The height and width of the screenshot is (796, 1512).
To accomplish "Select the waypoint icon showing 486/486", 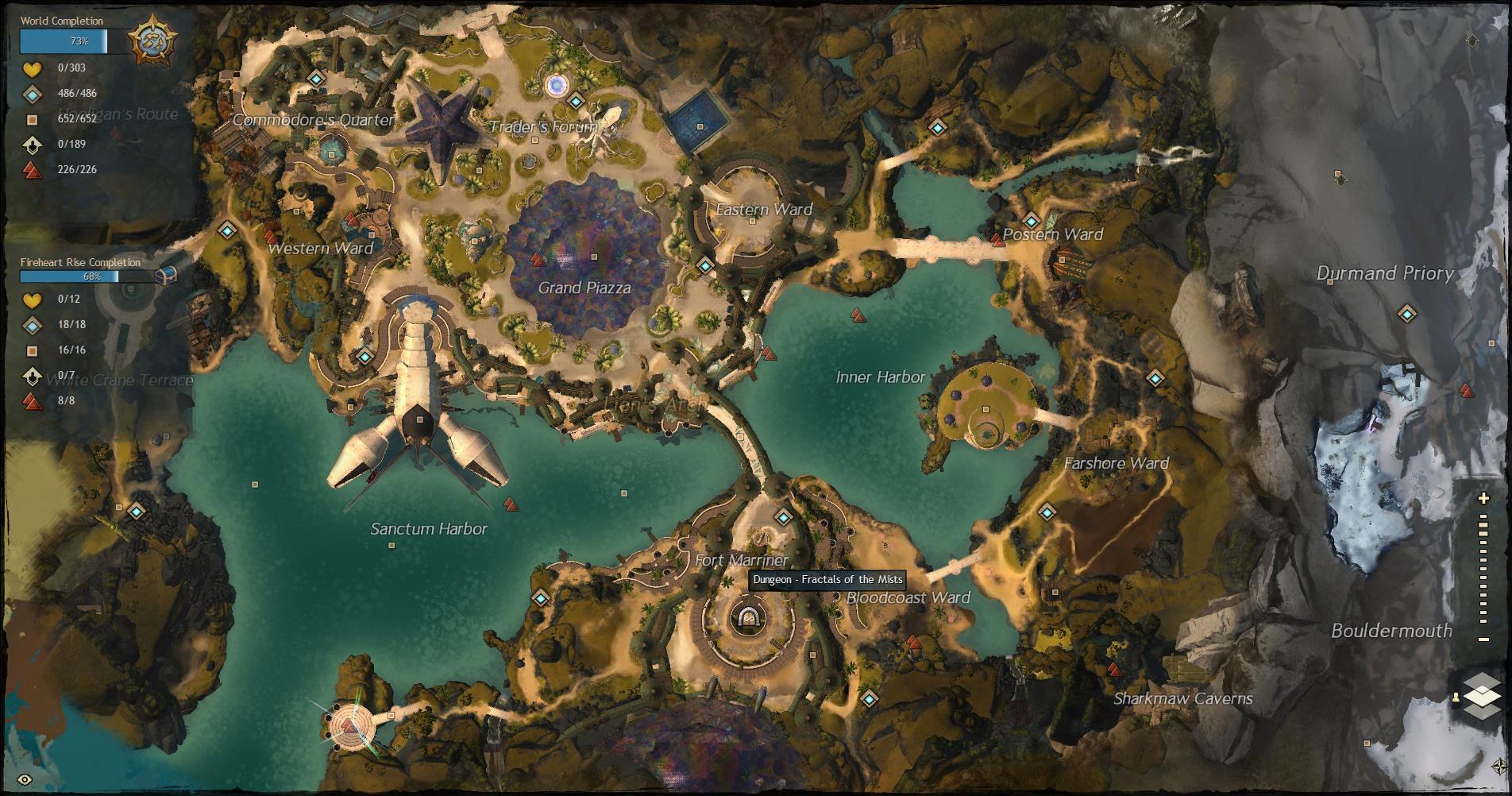I will pyautogui.click(x=31, y=95).
